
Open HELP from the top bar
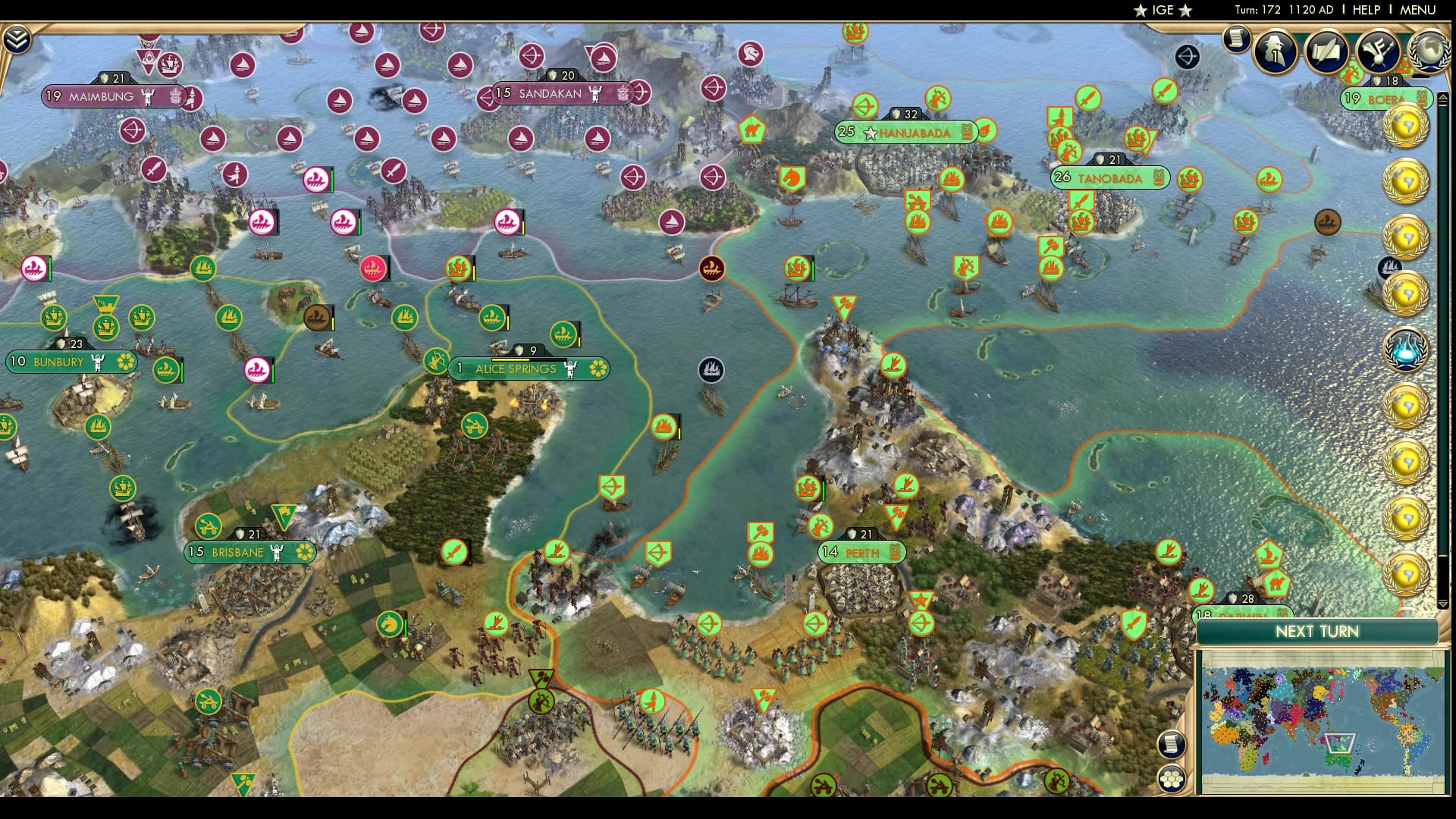point(1365,11)
